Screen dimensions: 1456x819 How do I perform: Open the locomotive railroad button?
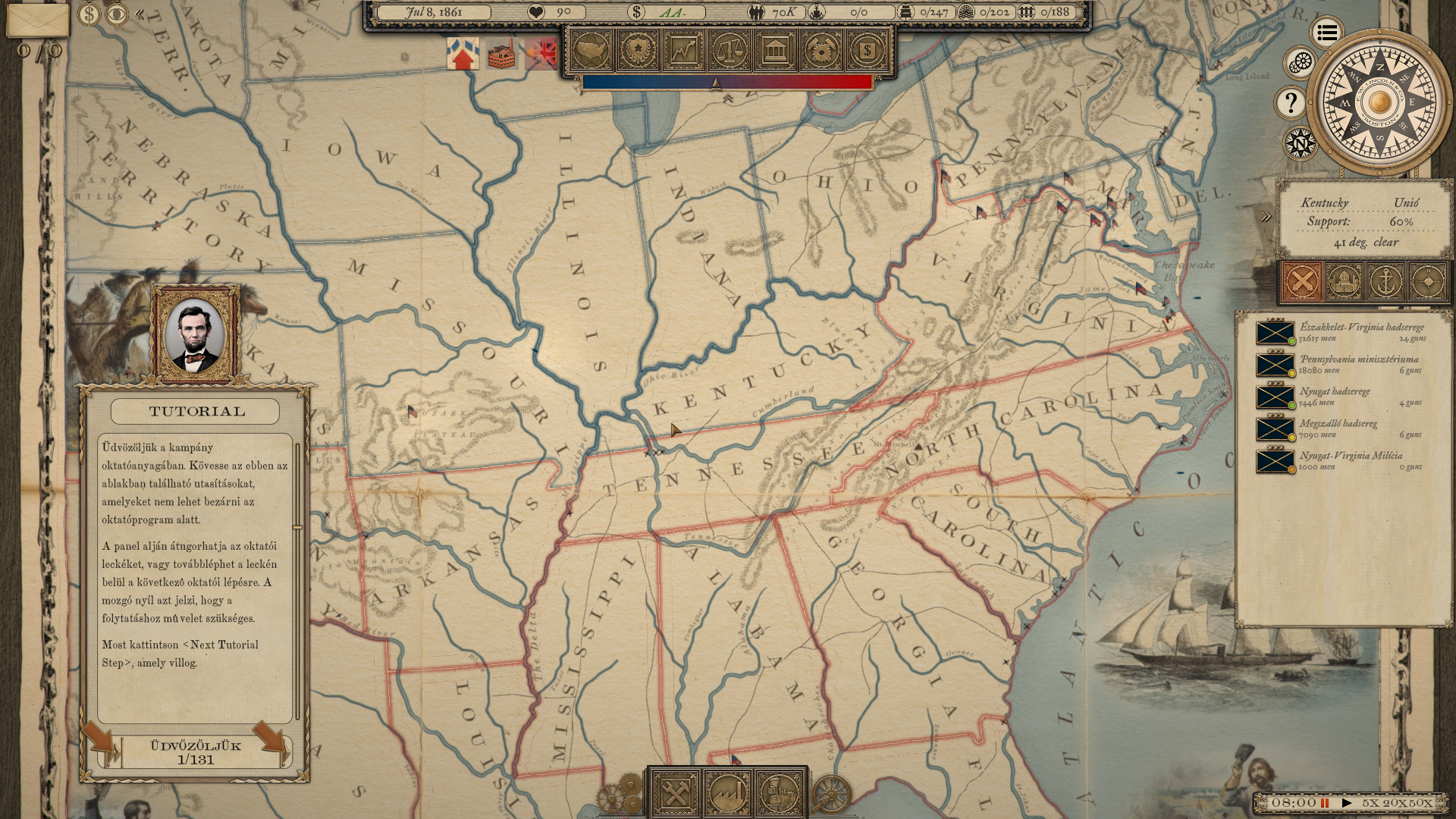[779, 794]
